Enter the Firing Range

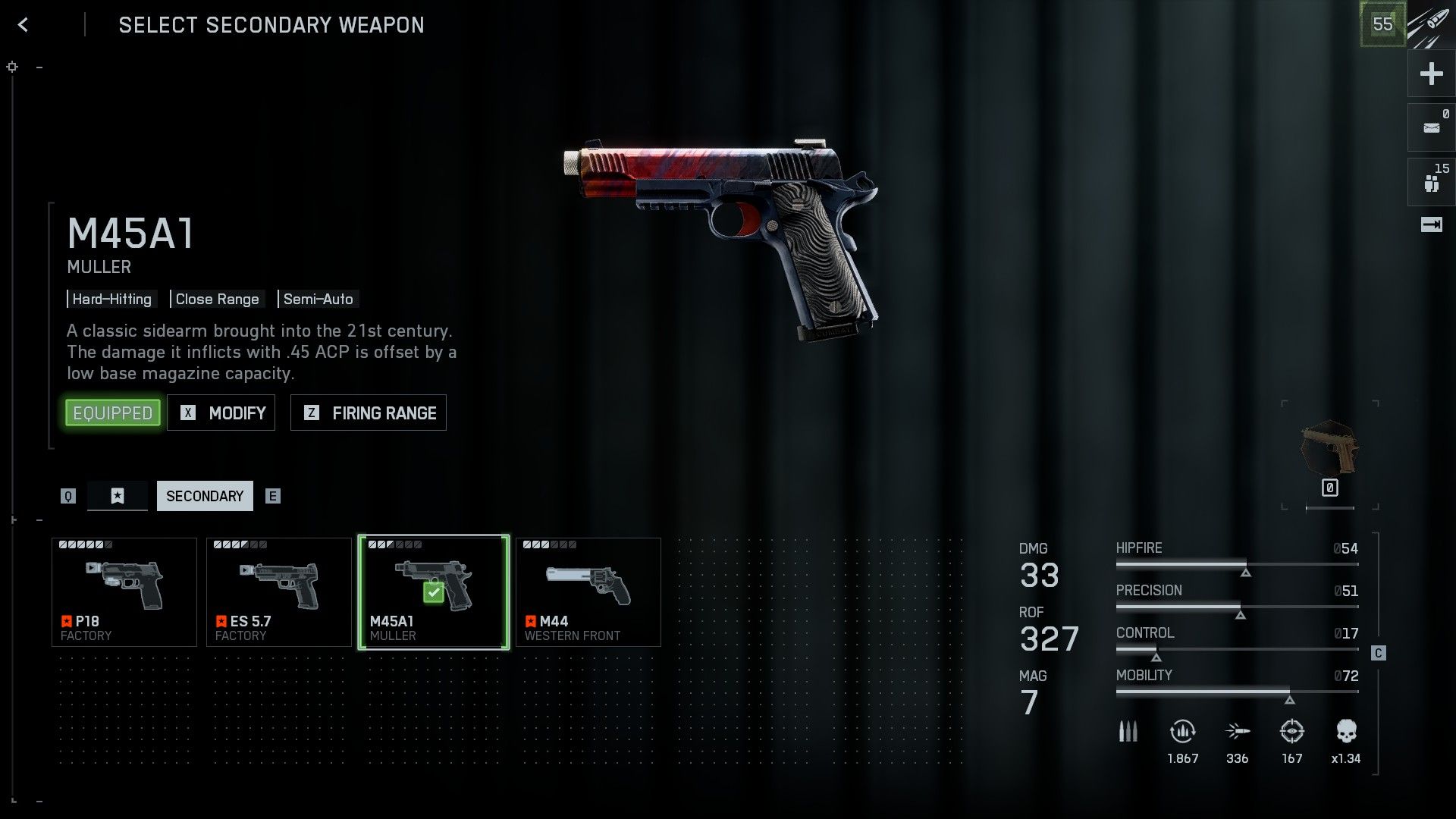pos(369,413)
